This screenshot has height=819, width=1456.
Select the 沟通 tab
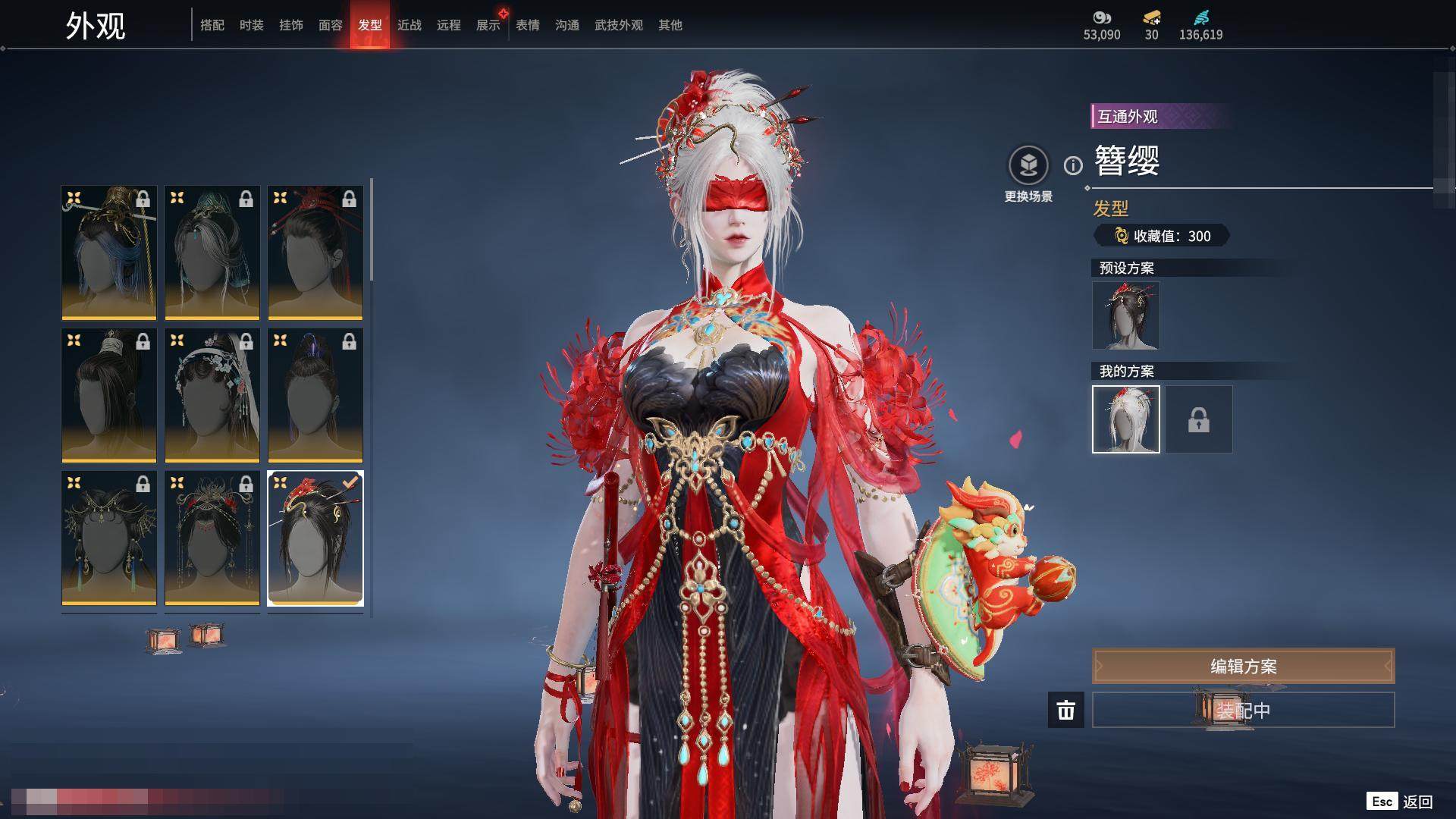567,25
